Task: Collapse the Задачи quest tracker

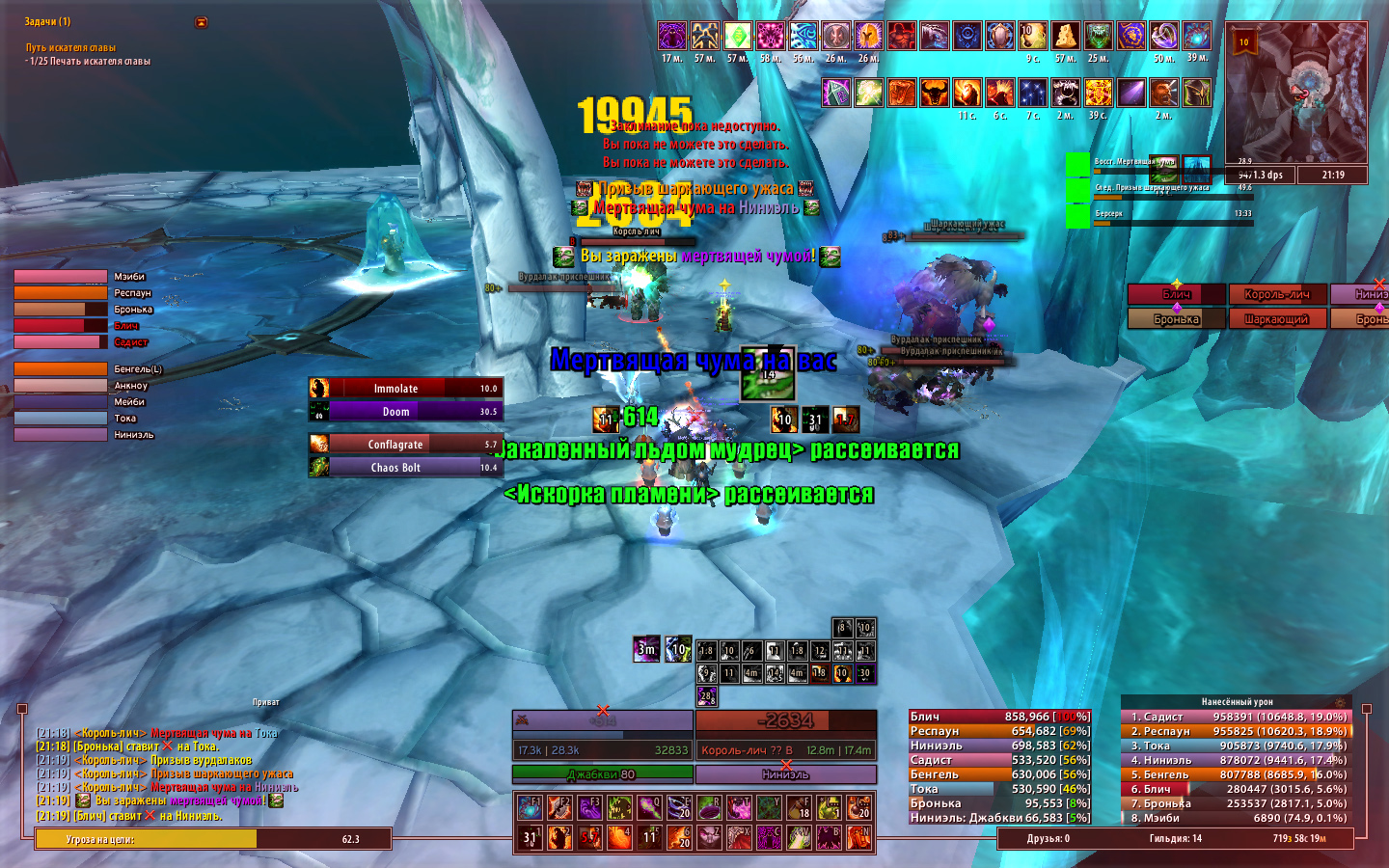Action: click(x=201, y=22)
